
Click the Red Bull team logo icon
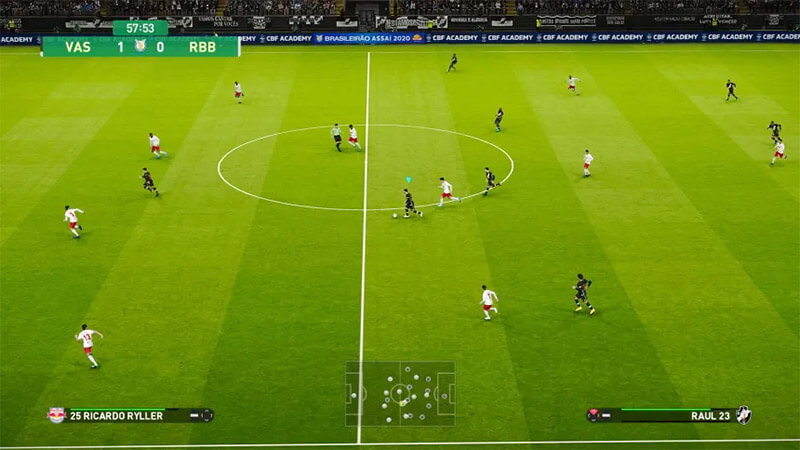click(x=57, y=415)
